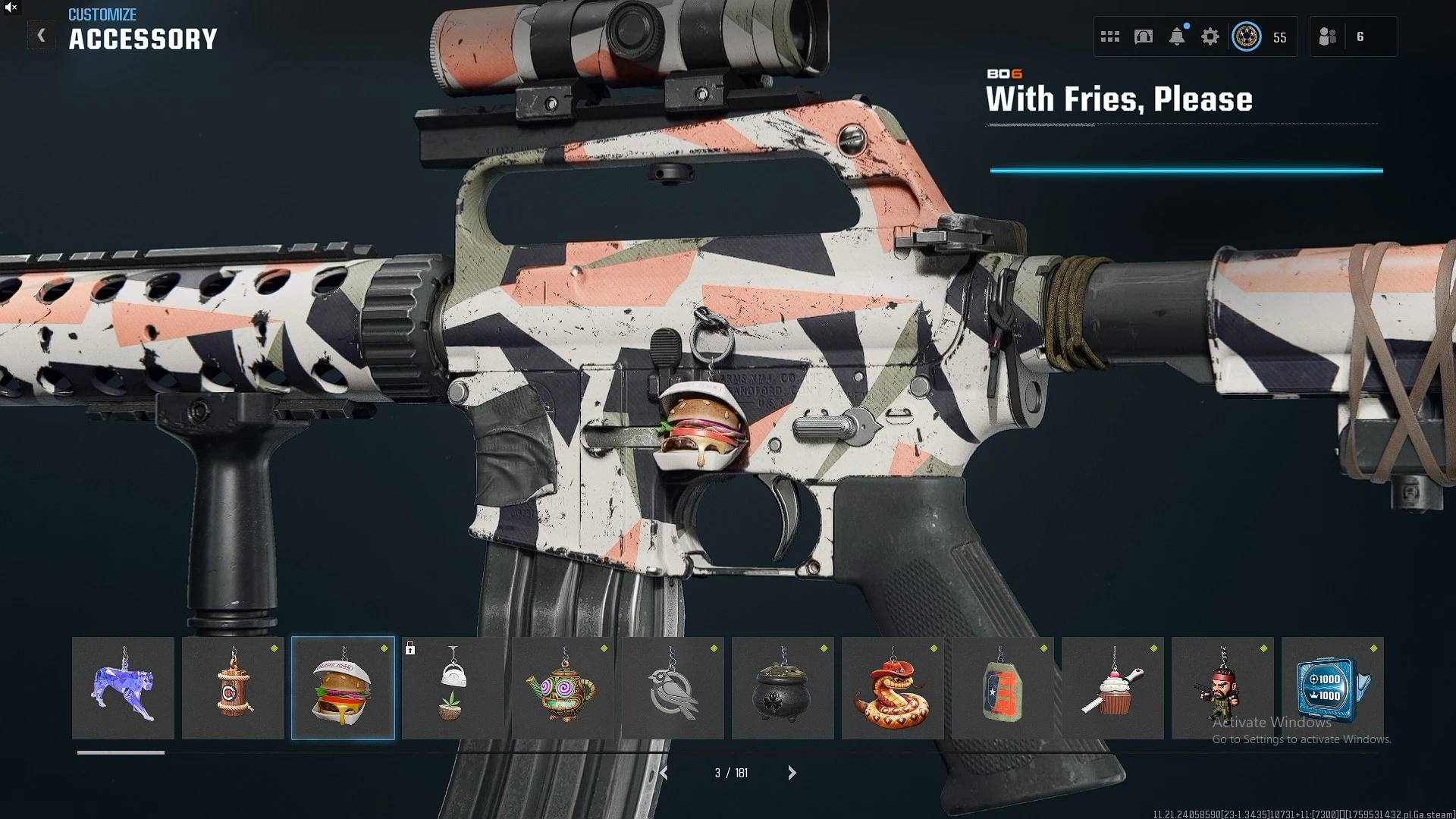
Task: Open the grid menu icon
Action: [1110, 36]
